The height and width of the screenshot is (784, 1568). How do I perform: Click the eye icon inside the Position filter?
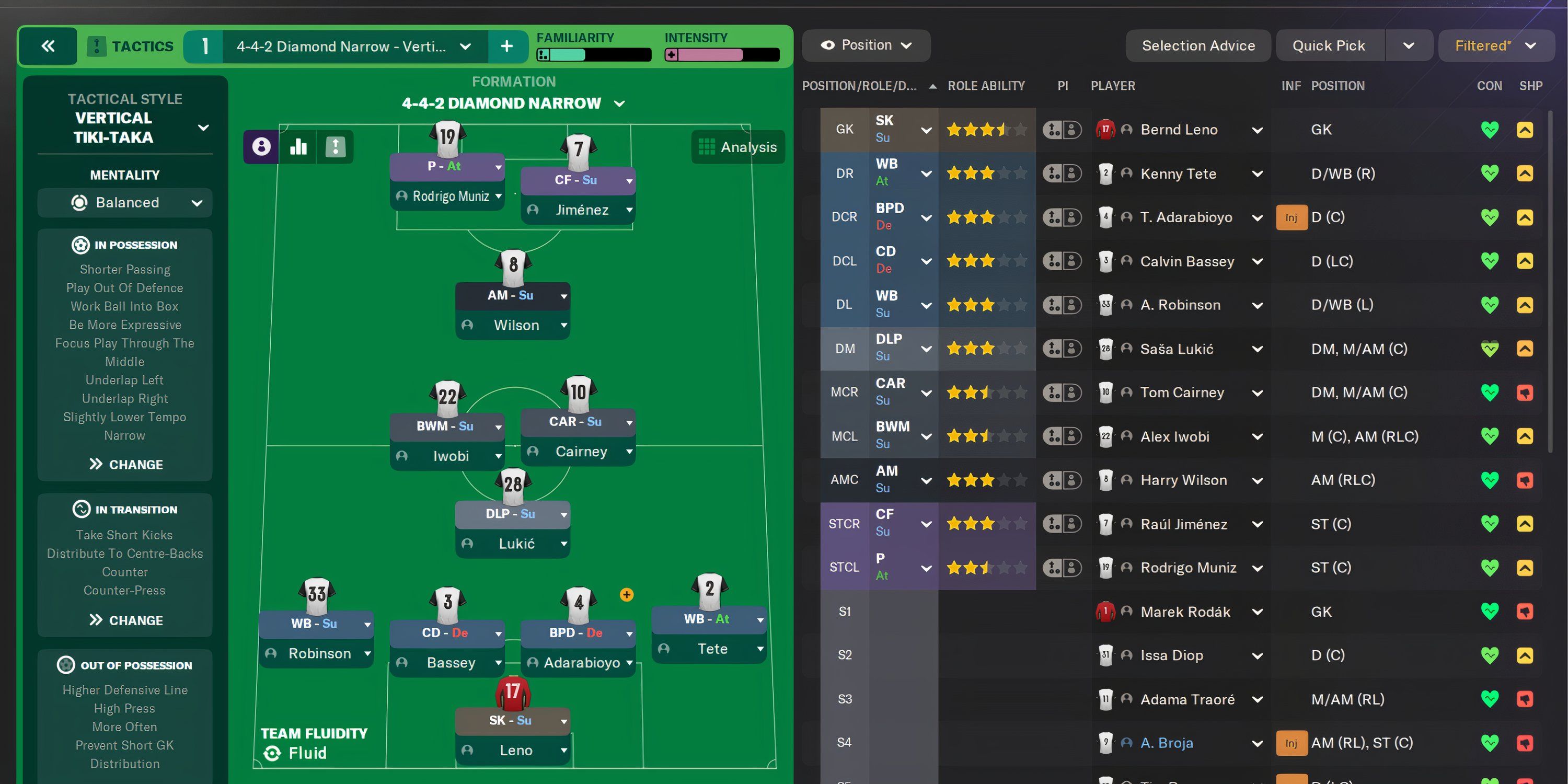click(x=828, y=44)
